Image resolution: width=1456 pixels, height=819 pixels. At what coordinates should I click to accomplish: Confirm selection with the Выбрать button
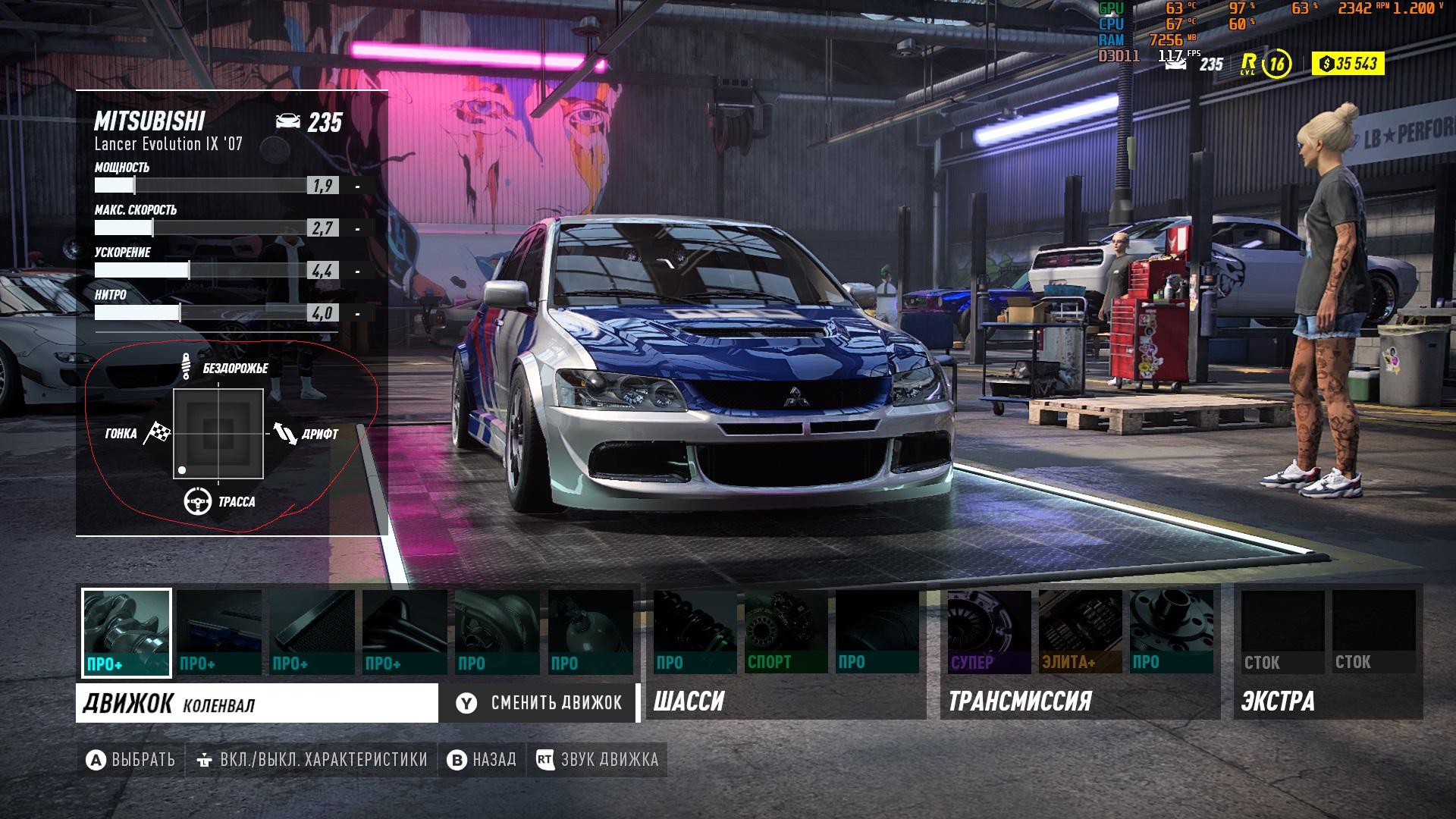pyautogui.click(x=130, y=760)
